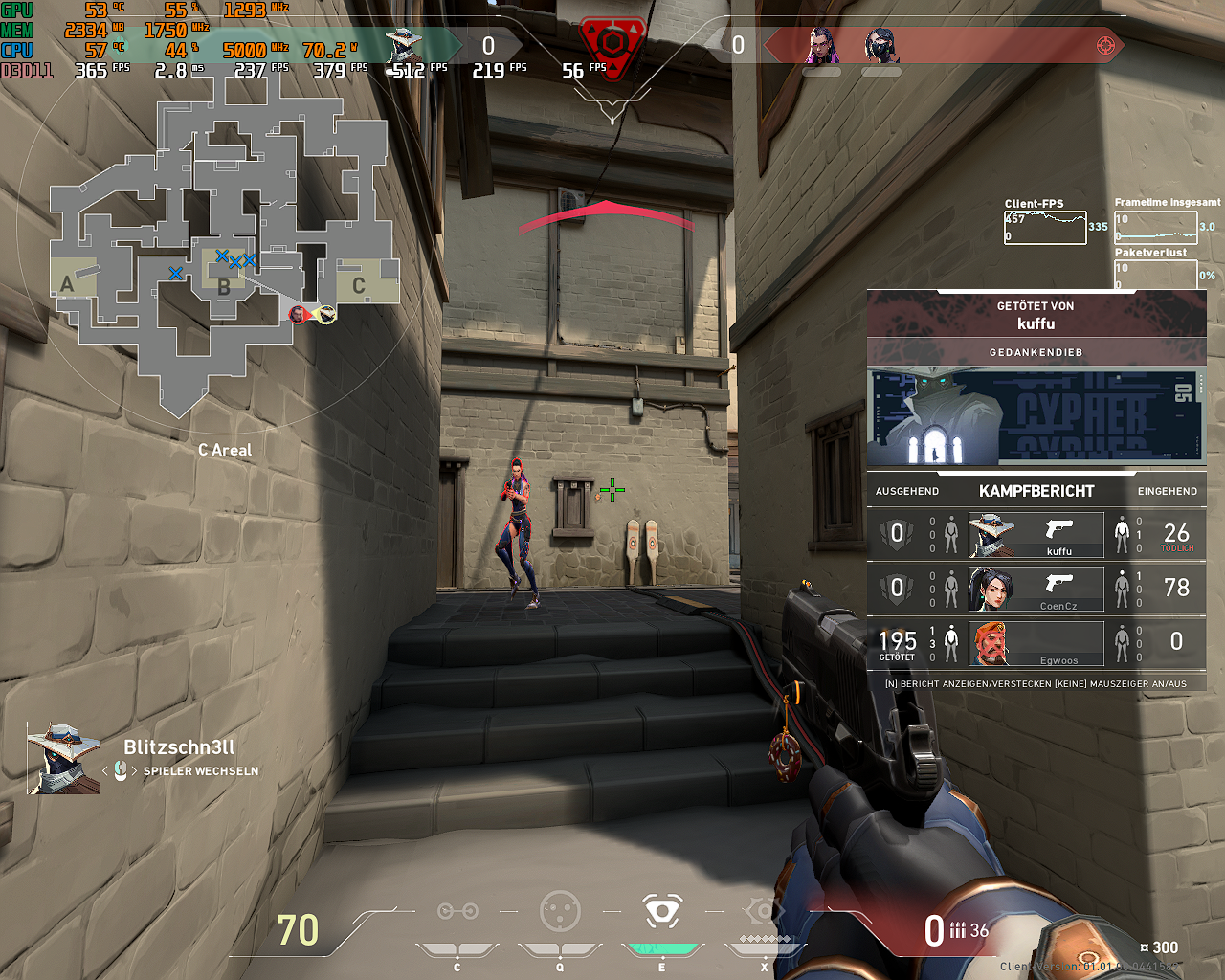This screenshot has width=1225, height=980.
Task: Click the SPIELER WECHSELN button
Action: click(x=199, y=770)
